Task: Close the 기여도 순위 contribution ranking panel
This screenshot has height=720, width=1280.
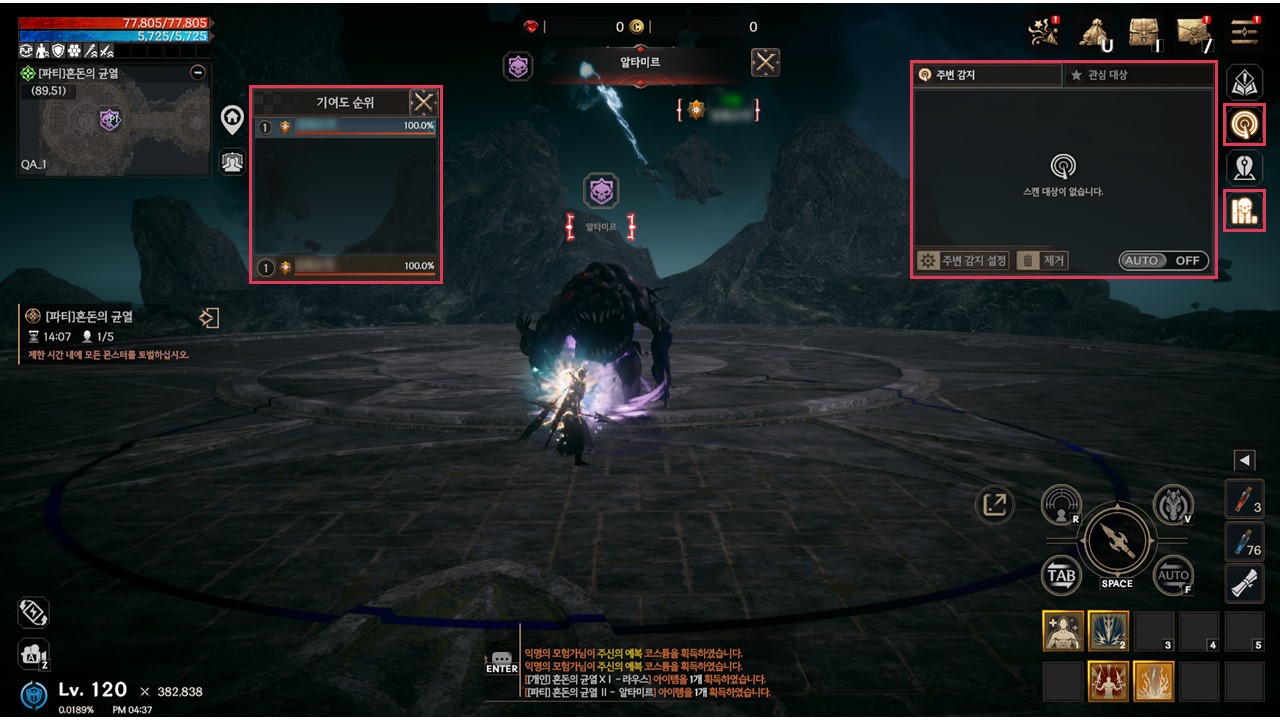Action: [x=424, y=102]
